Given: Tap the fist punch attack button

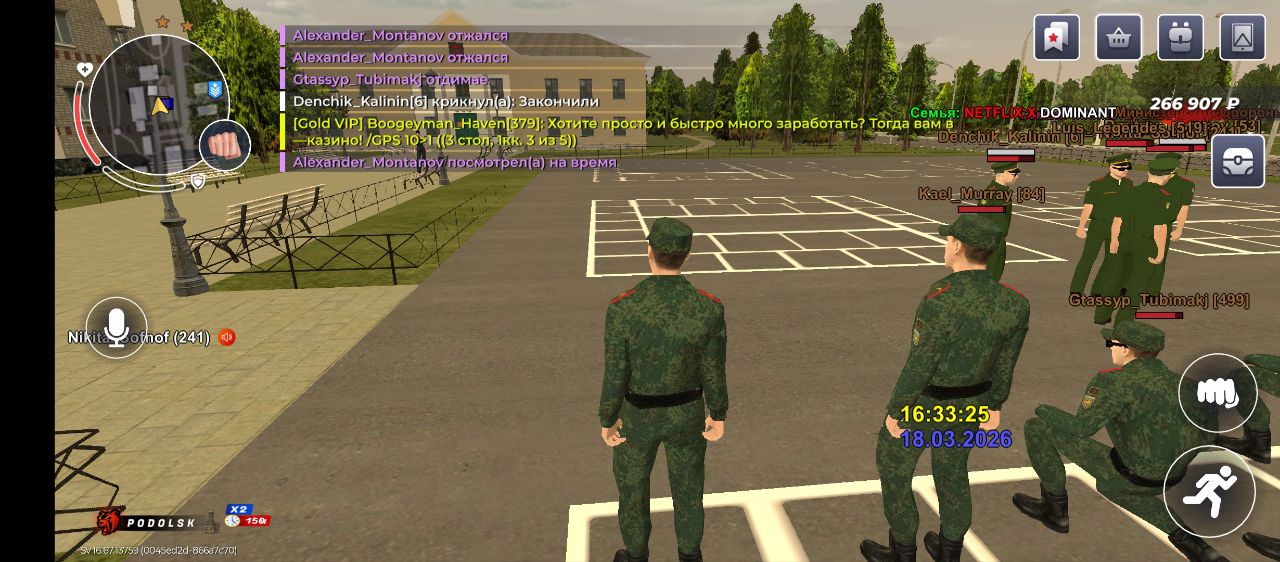Looking at the screenshot, I should click(1217, 393).
